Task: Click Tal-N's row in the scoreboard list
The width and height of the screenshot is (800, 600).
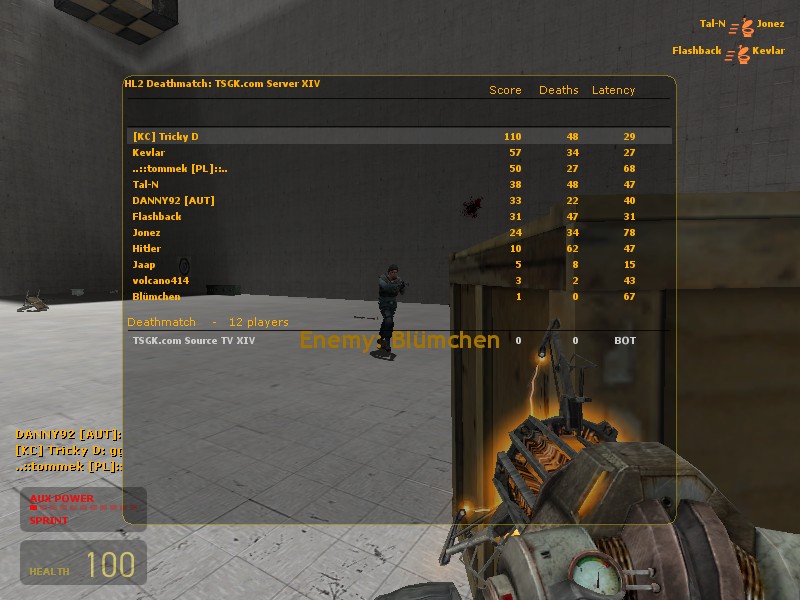Action: pyautogui.click(x=398, y=184)
